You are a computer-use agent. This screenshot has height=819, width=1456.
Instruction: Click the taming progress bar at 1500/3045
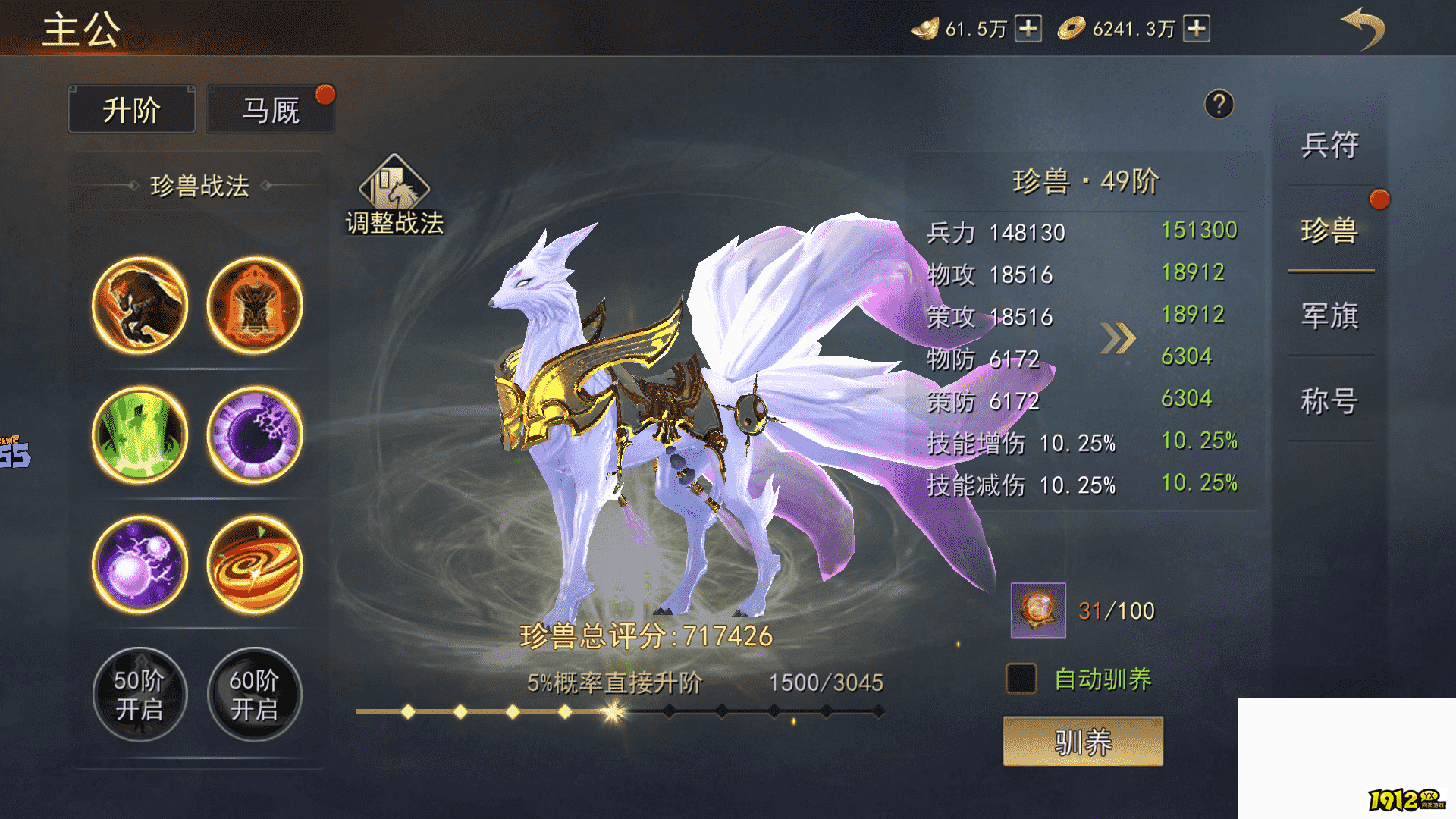coord(622,711)
